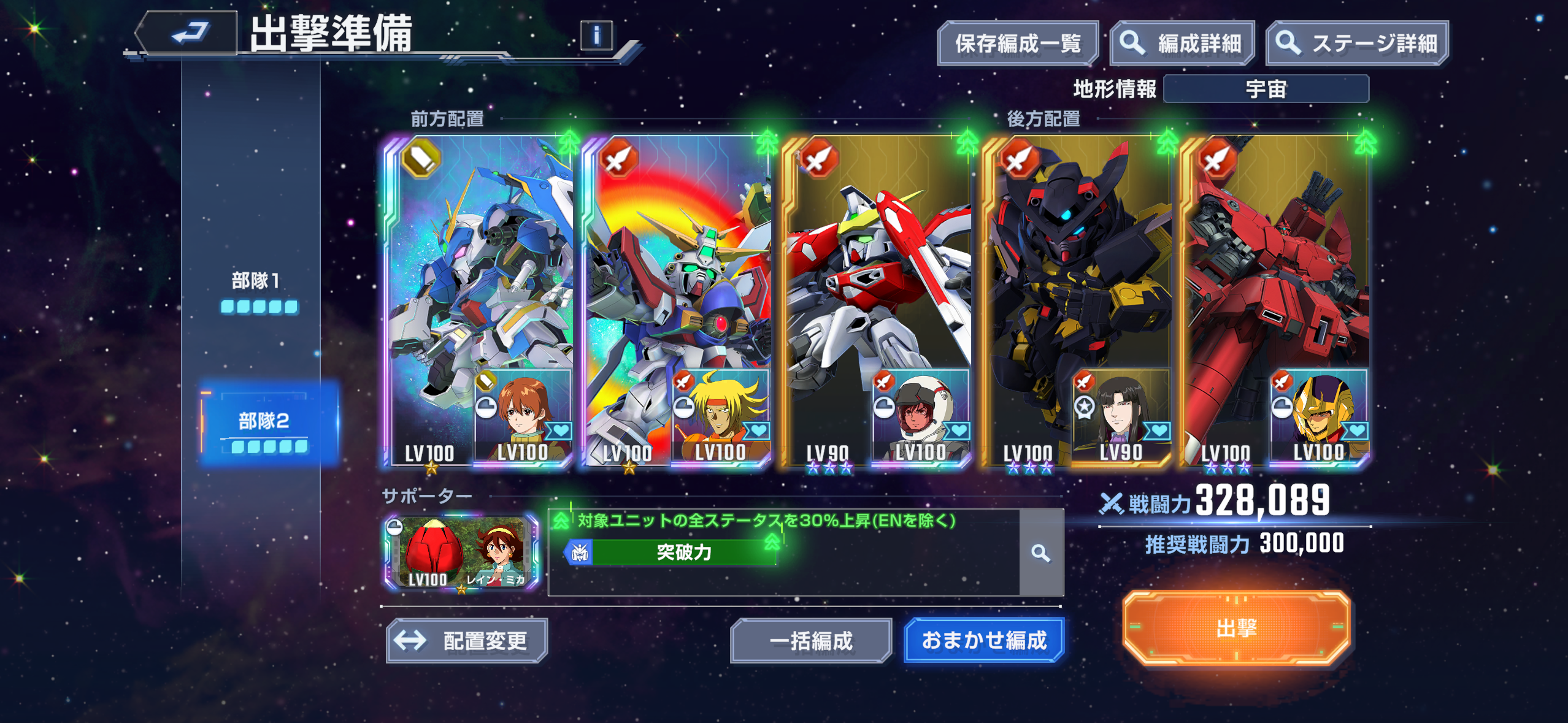Screen dimensions: 1568x723
Task: Launch the sortie with 出撃 button
Action: tap(1236, 628)
